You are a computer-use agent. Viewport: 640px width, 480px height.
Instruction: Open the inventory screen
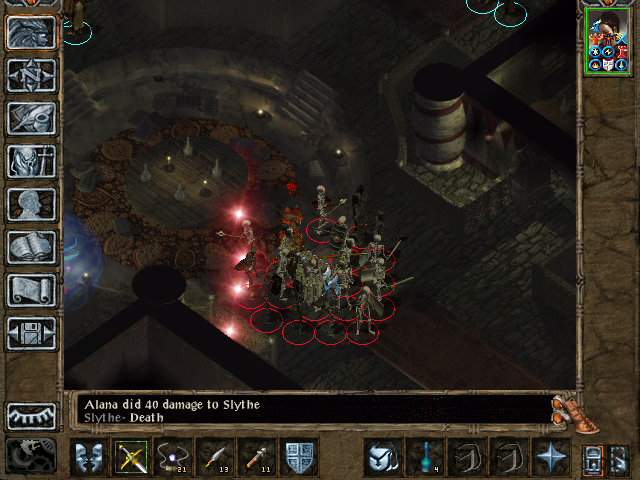[x=31, y=161]
